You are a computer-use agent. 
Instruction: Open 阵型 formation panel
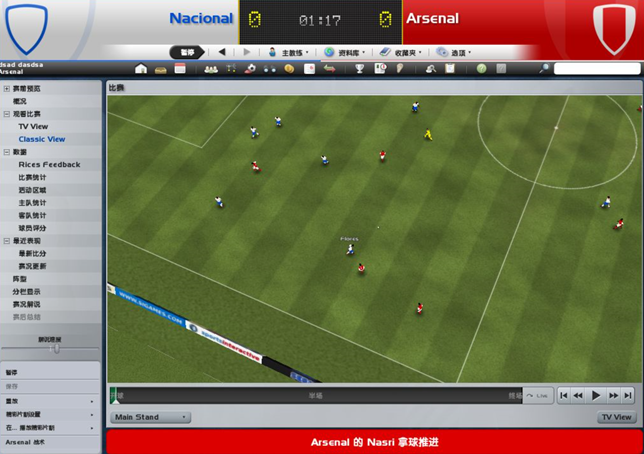[x=20, y=279]
